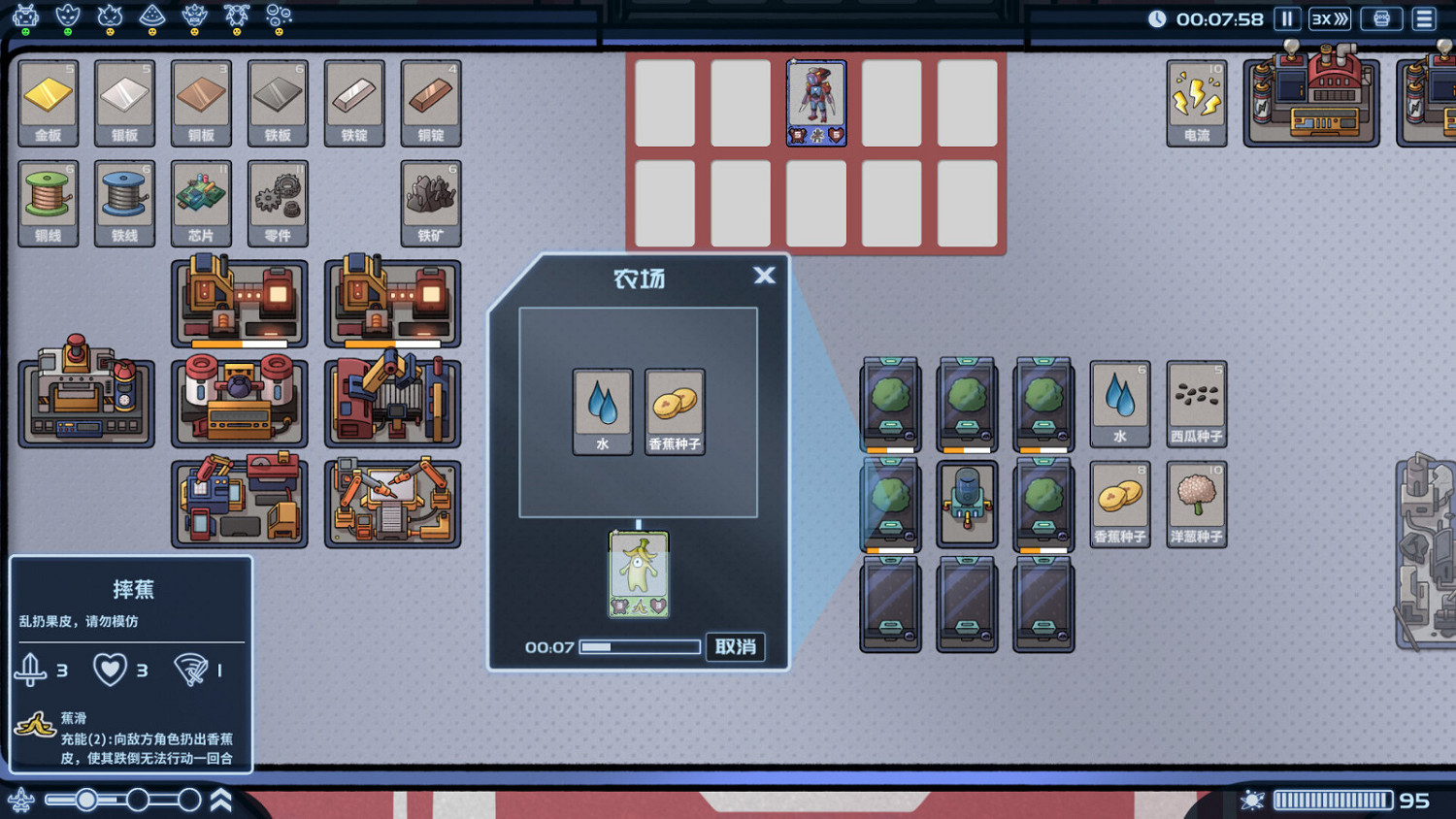The image size is (1456, 819).
Task: Toggle the oni demon icon in top bar
Action: pos(194,16)
